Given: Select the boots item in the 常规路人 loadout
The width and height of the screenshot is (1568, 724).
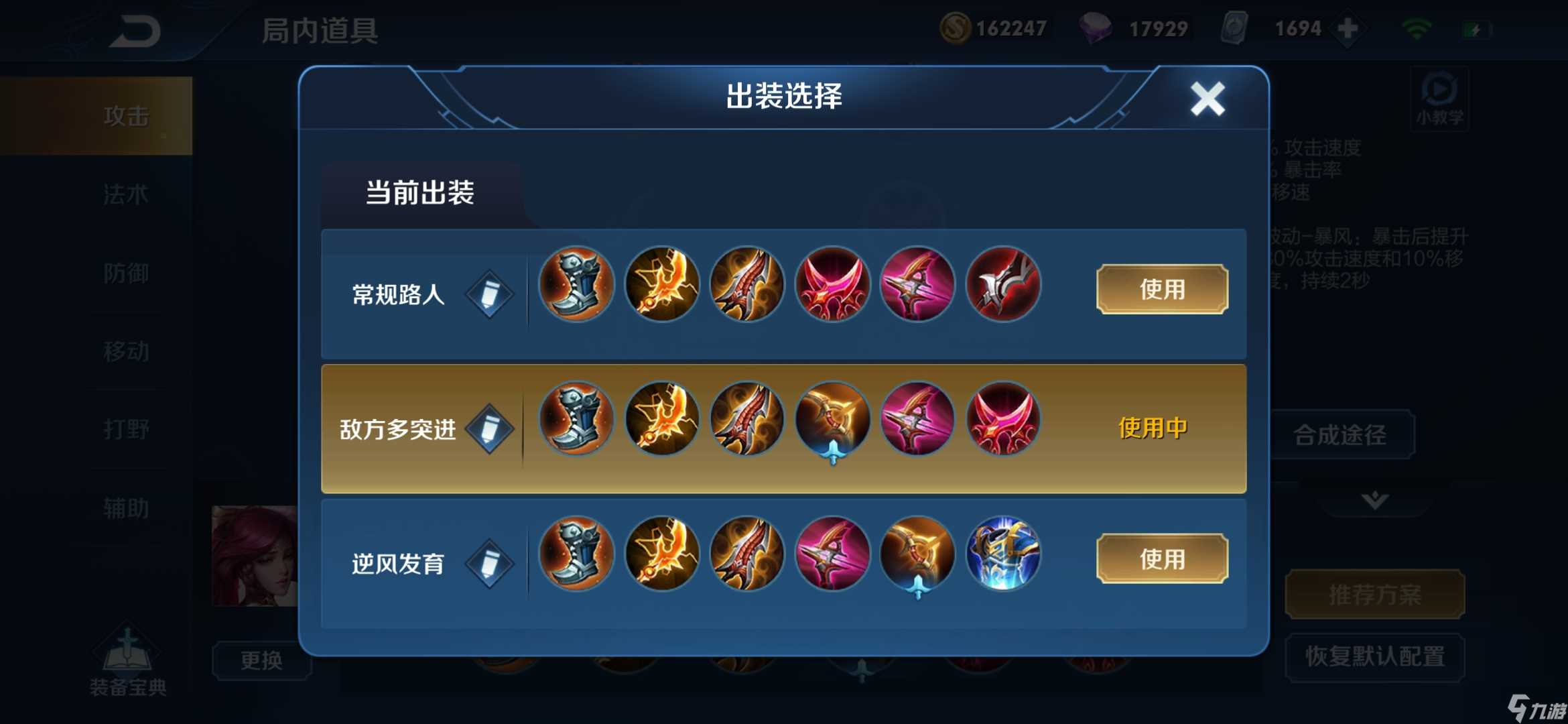Looking at the screenshot, I should [x=575, y=284].
